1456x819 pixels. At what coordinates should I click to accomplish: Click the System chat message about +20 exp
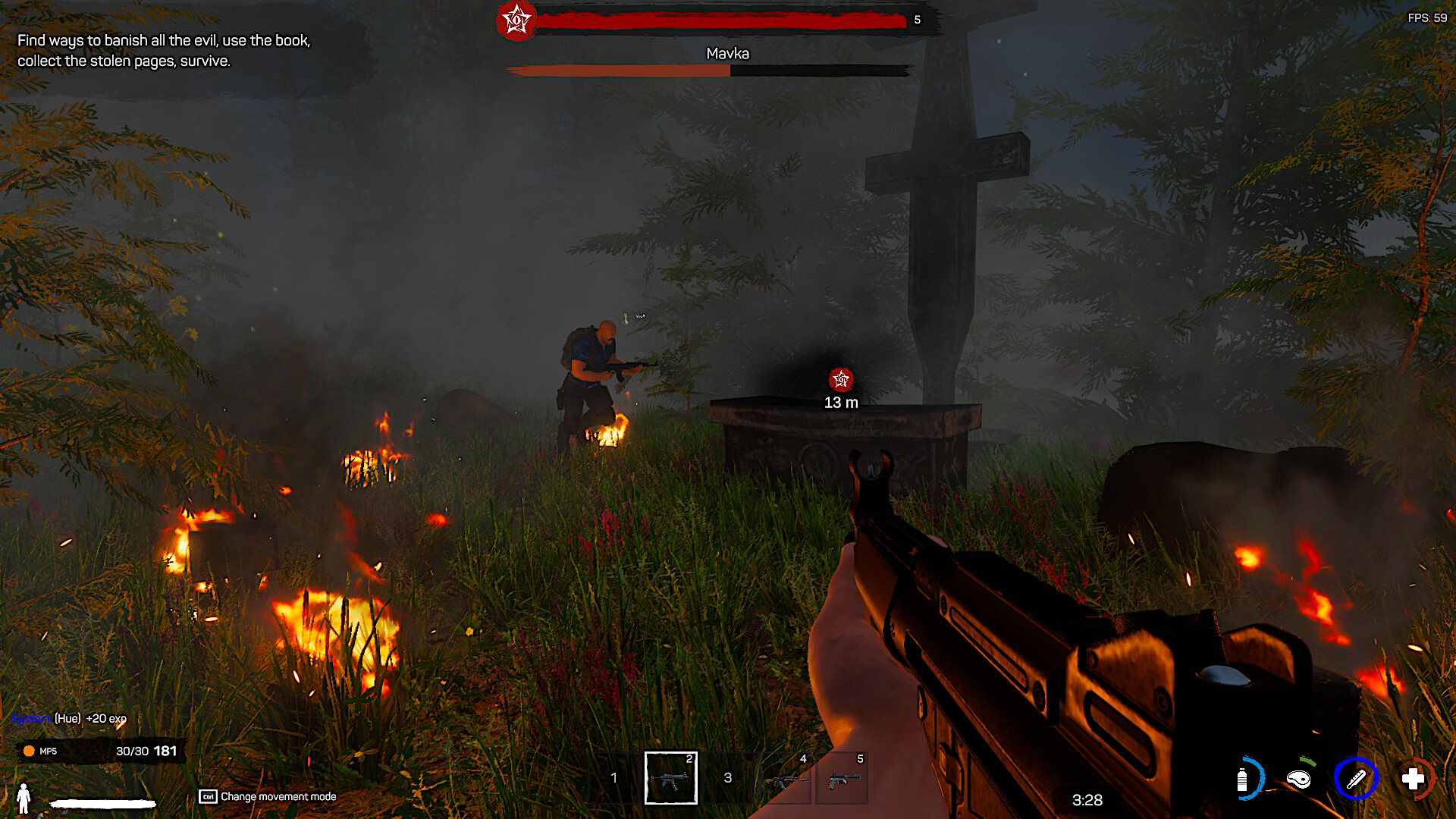click(x=70, y=718)
